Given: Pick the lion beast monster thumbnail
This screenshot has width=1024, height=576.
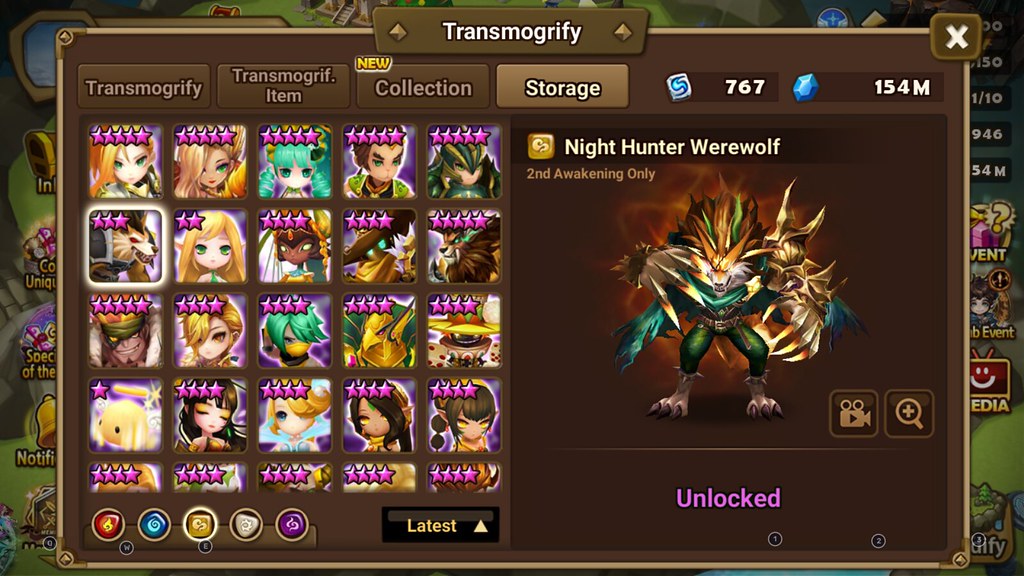Looking at the screenshot, I should coord(464,246).
